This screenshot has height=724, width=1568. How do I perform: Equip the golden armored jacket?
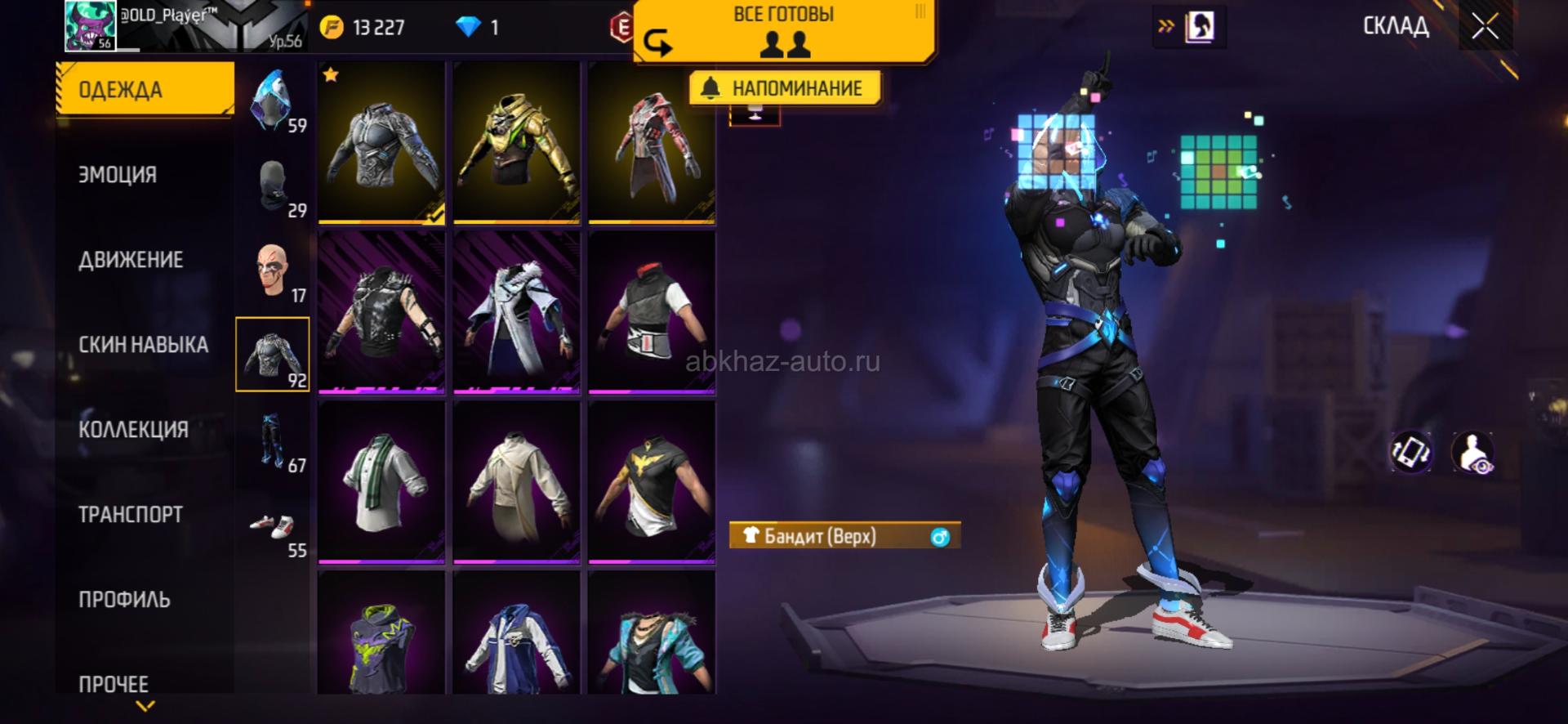click(x=516, y=141)
